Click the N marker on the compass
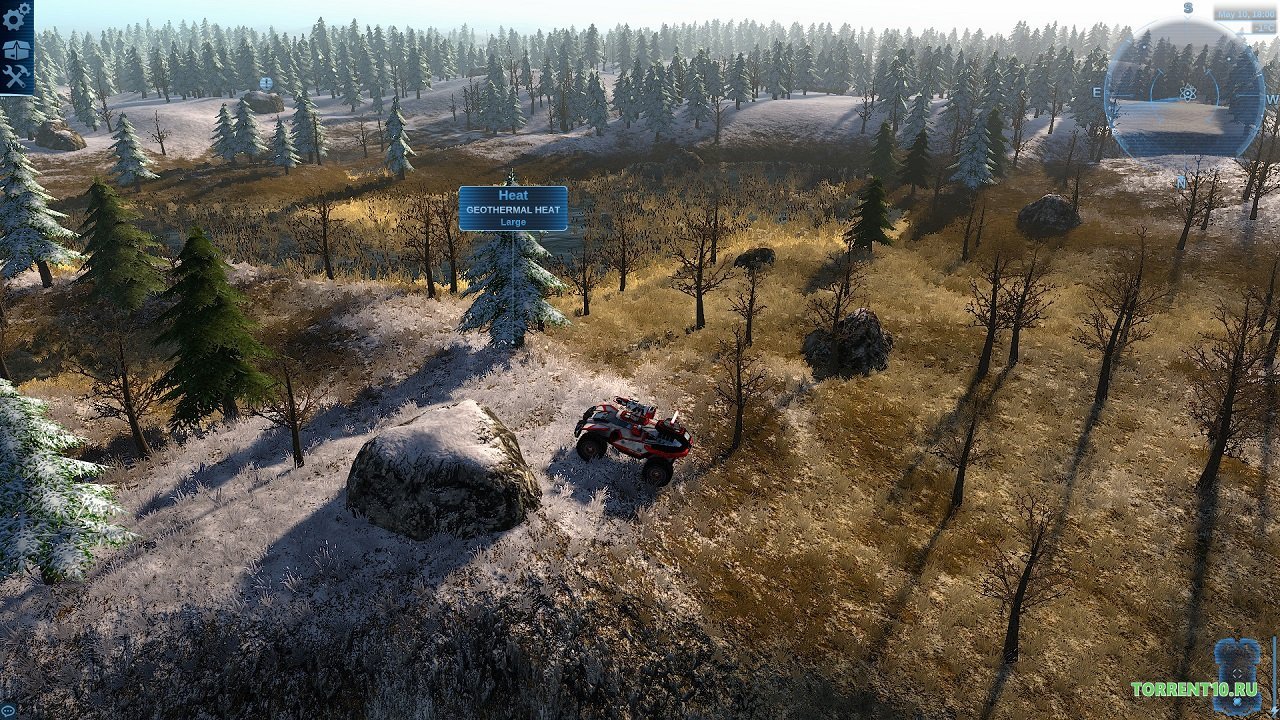The width and height of the screenshot is (1280, 720). 1180,183
